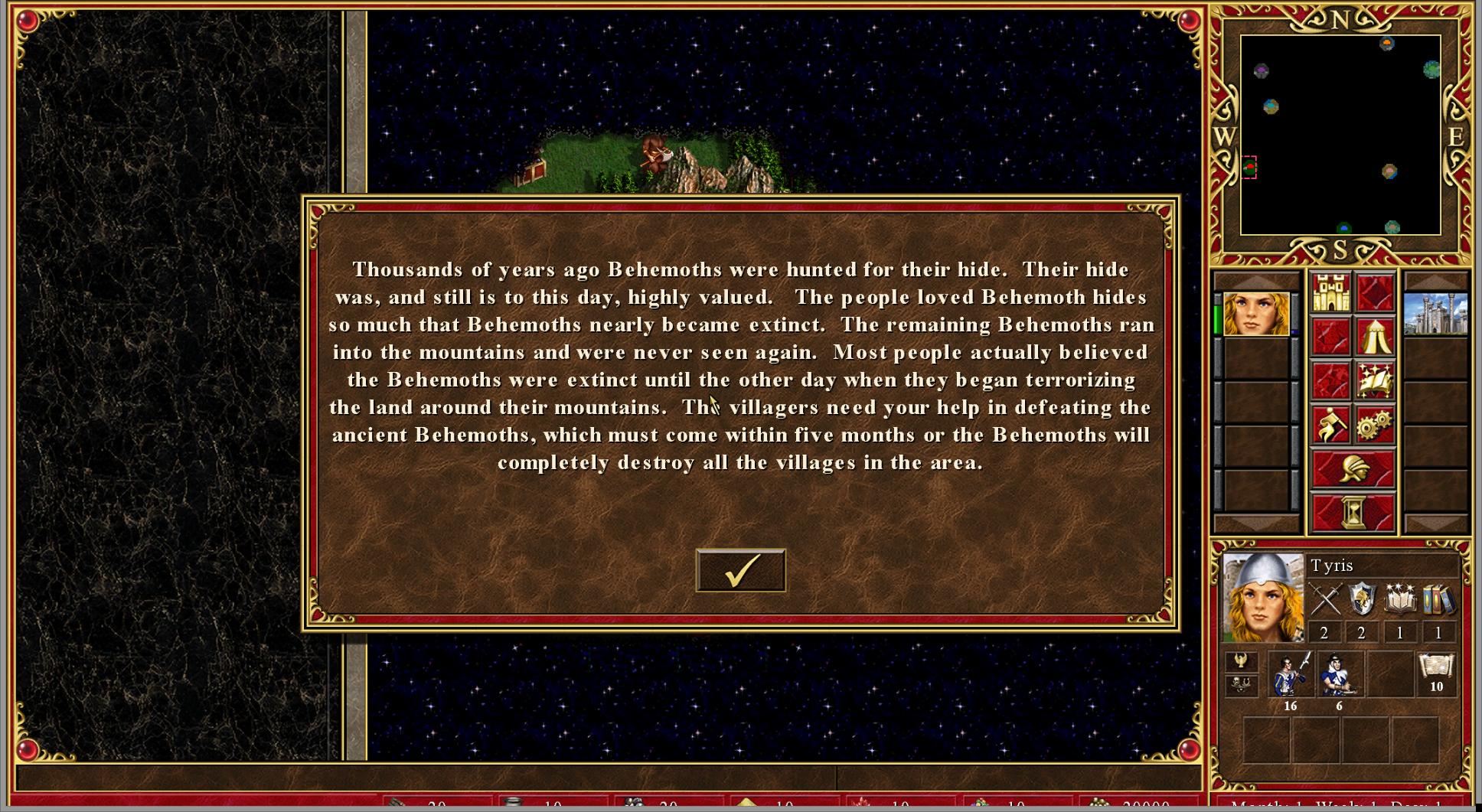Open adventure options with the flag-runner icon
Image resolution: width=1482 pixels, height=812 pixels.
(1330, 425)
